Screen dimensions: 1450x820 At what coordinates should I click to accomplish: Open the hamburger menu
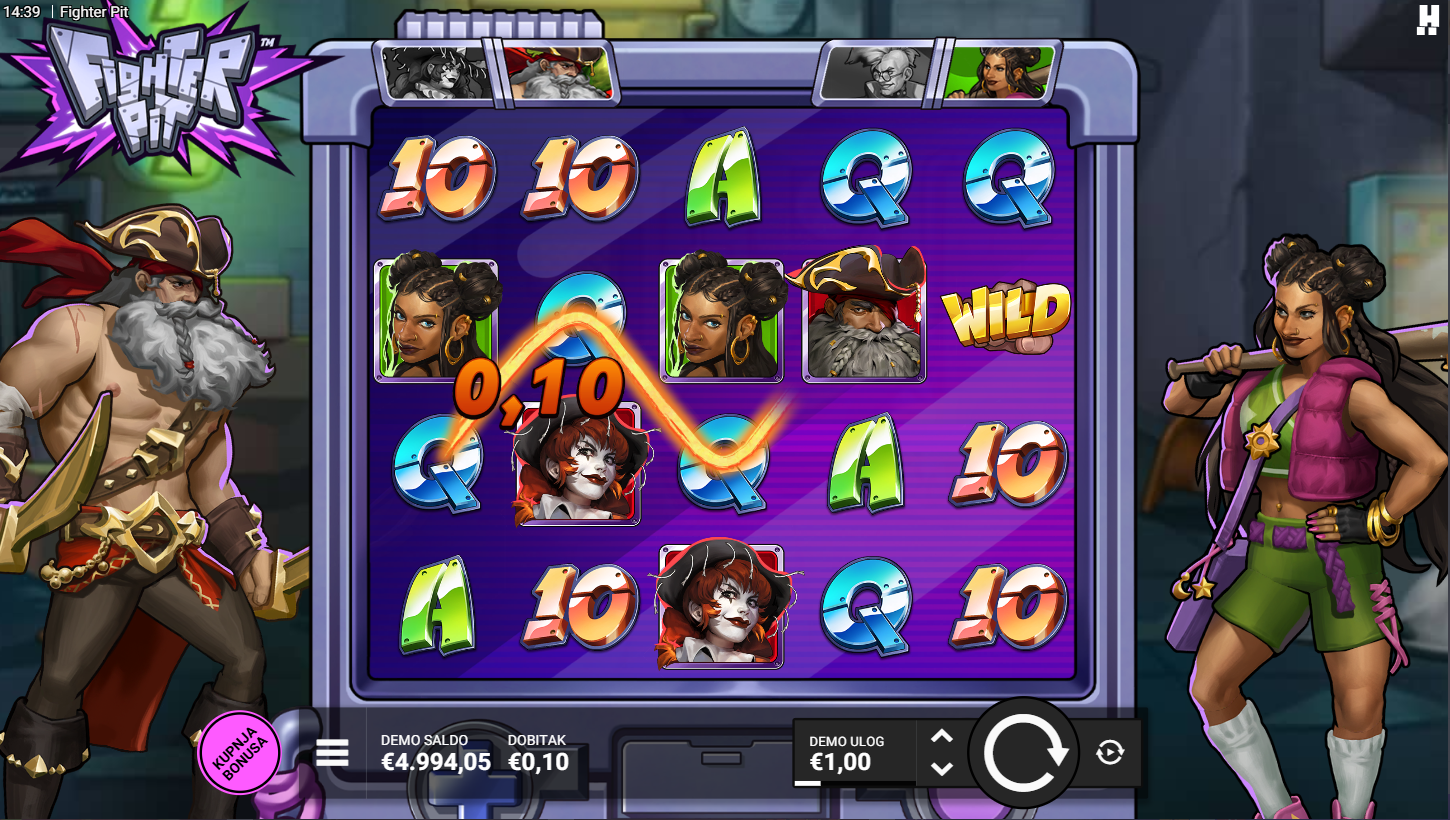[332, 753]
